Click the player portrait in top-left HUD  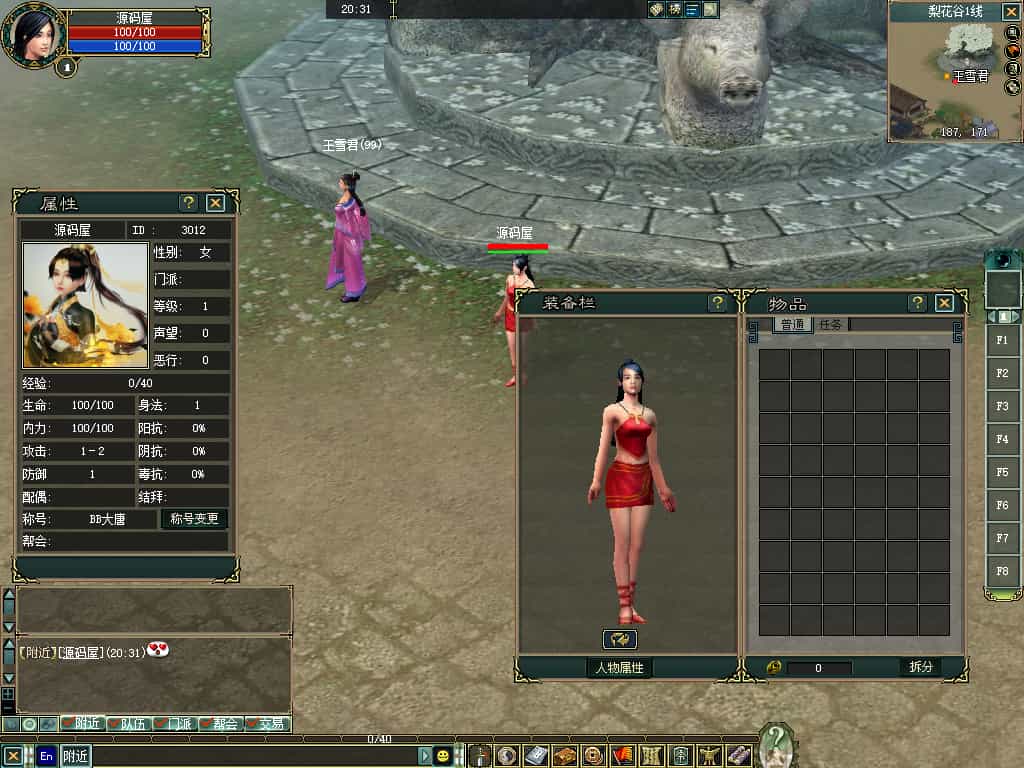point(33,33)
